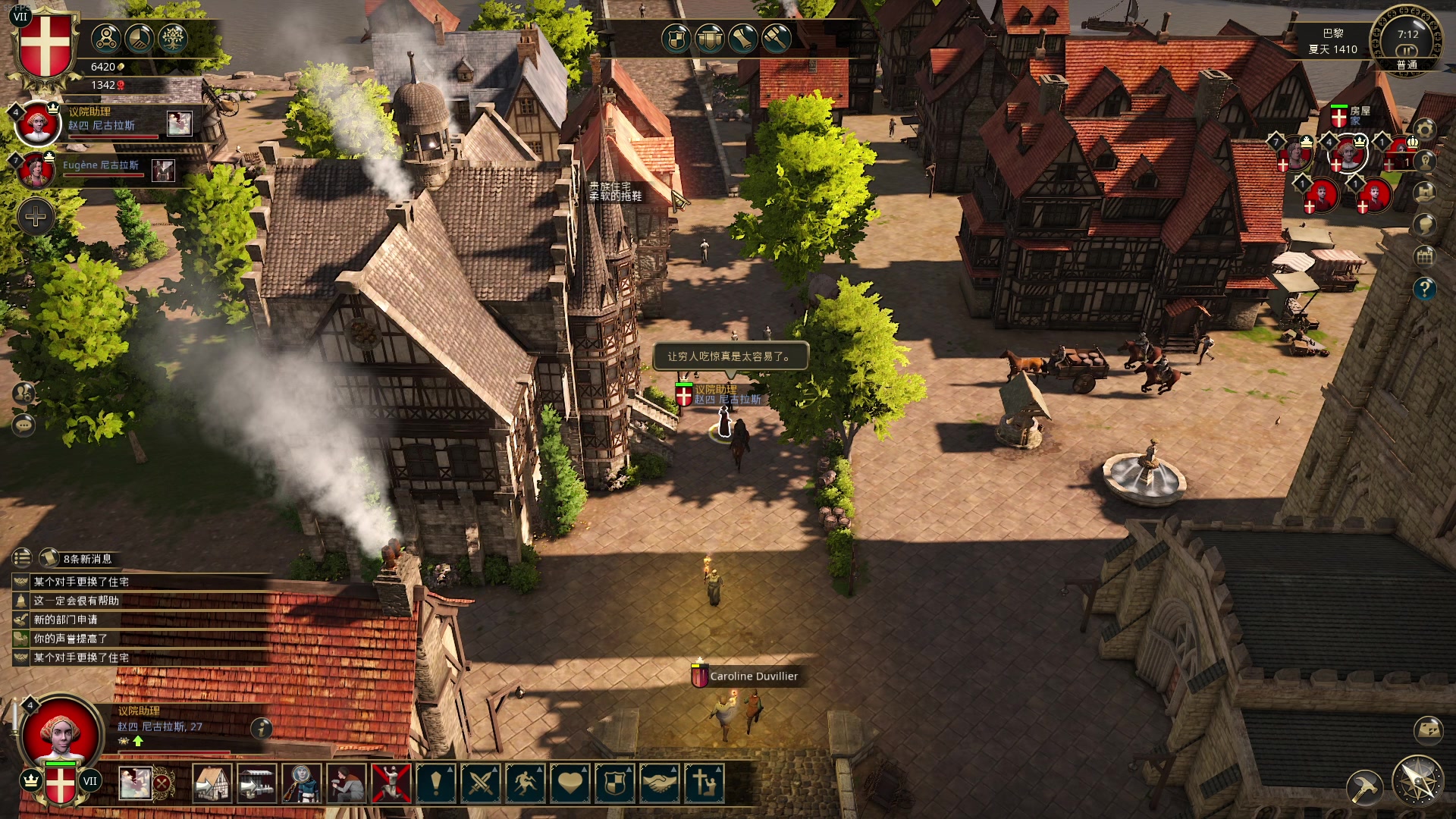Add a party member with the plus button
Viewport: 1456px width, 819px height.
coord(36,218)
